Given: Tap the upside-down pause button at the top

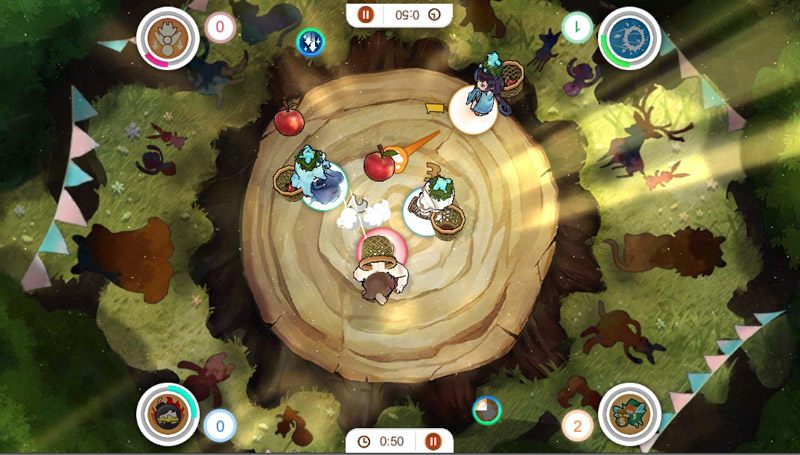Looking at the screenshot, I should tap(366, 14).
